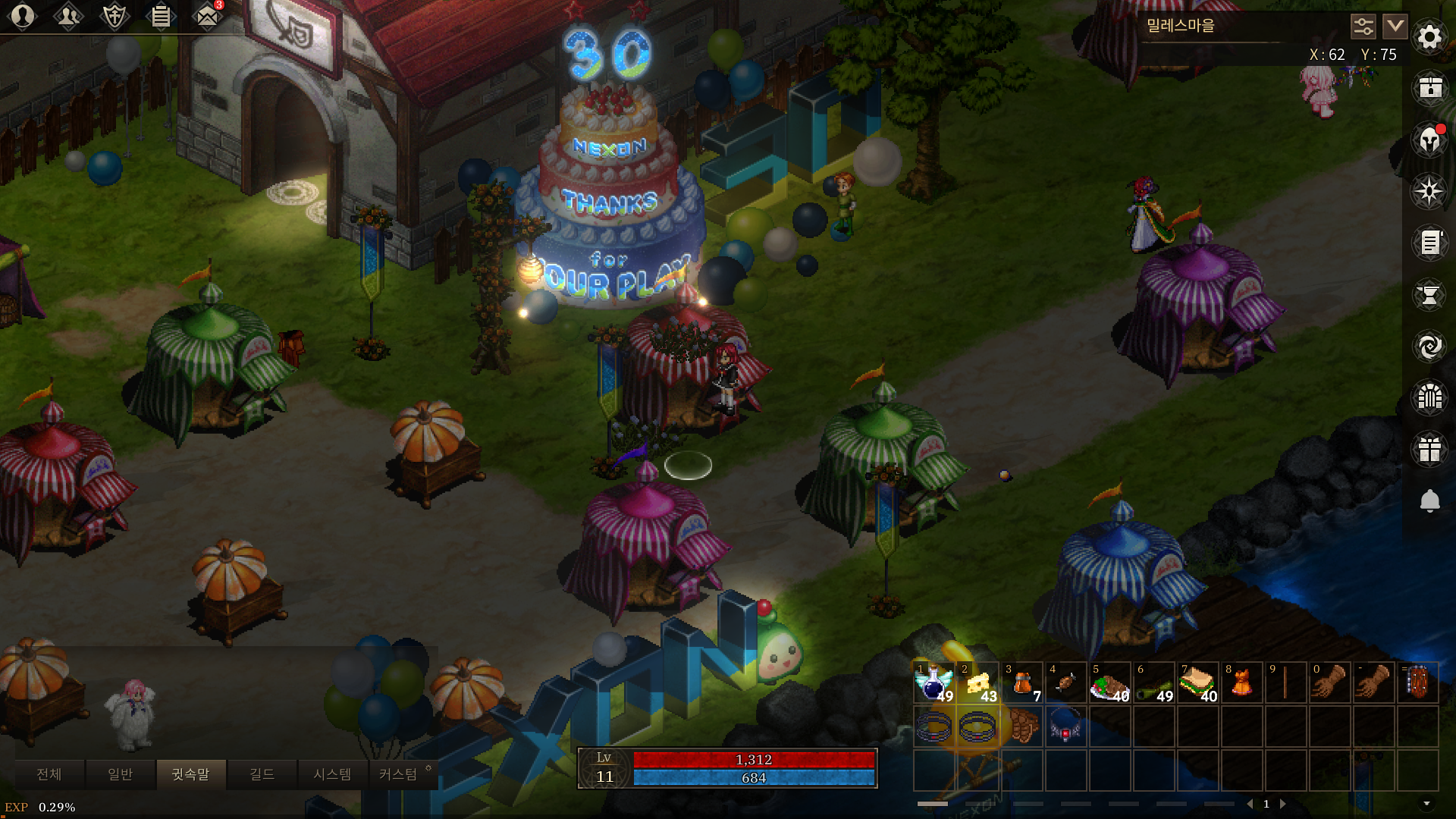Go to the next hotbar page arrow
Image resolution: width=1456 pixels, height=819 pixels.
click(x=1283, y=804)
